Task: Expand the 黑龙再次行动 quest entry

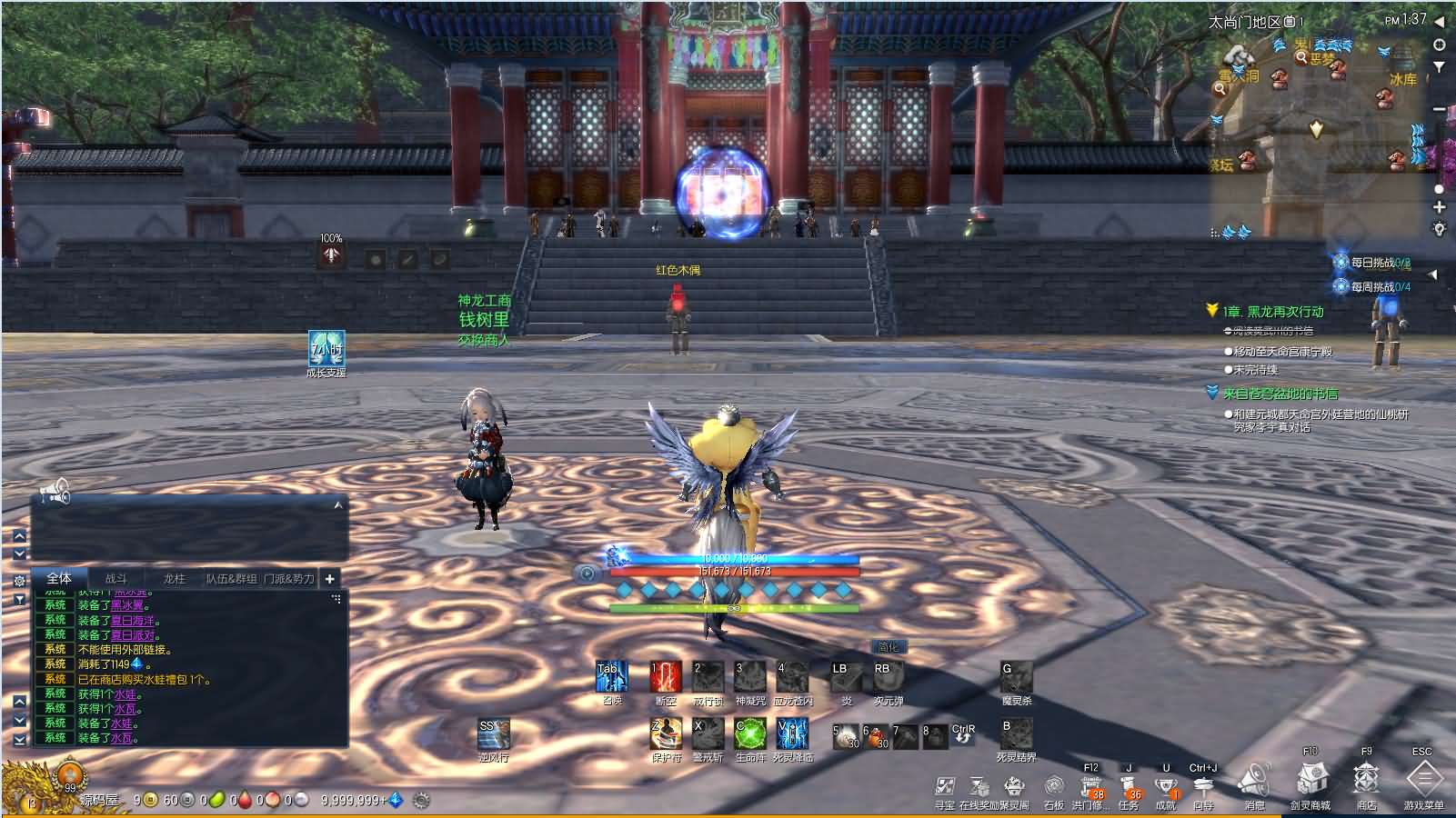Action: click(1210, 310)
